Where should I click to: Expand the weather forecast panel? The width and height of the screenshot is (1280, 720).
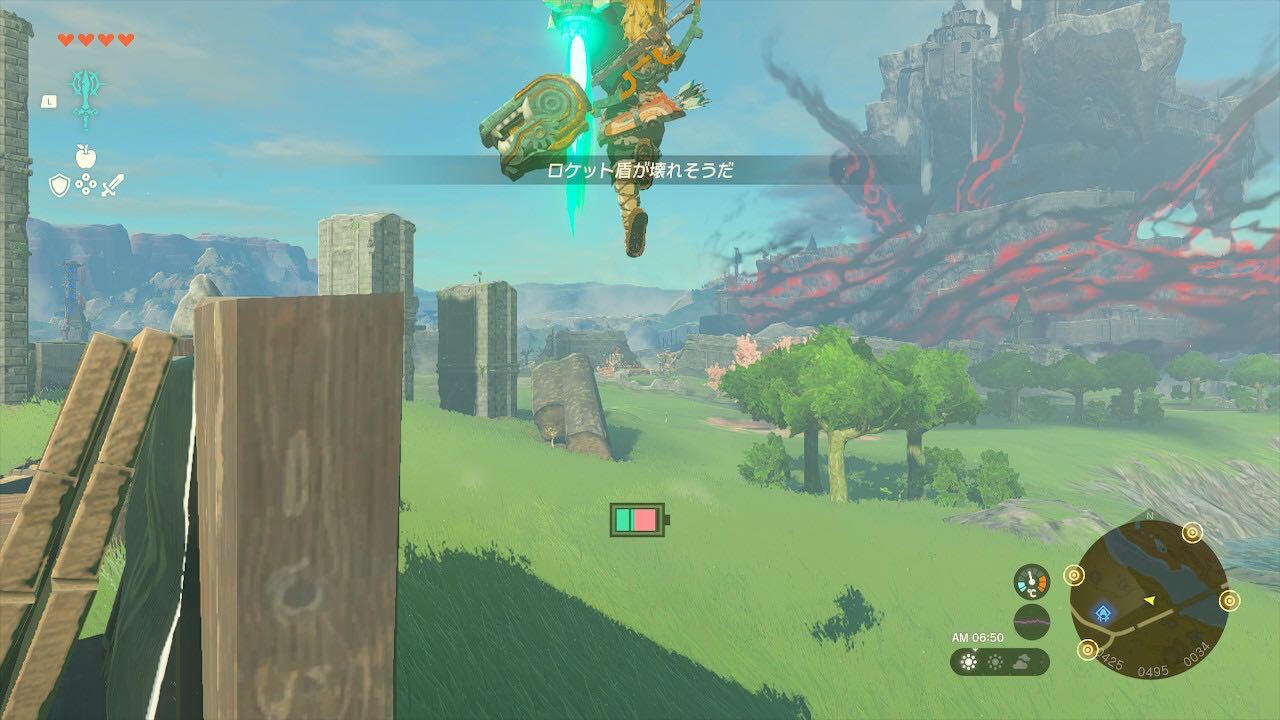pyautogui.click(x=995, y=661)
